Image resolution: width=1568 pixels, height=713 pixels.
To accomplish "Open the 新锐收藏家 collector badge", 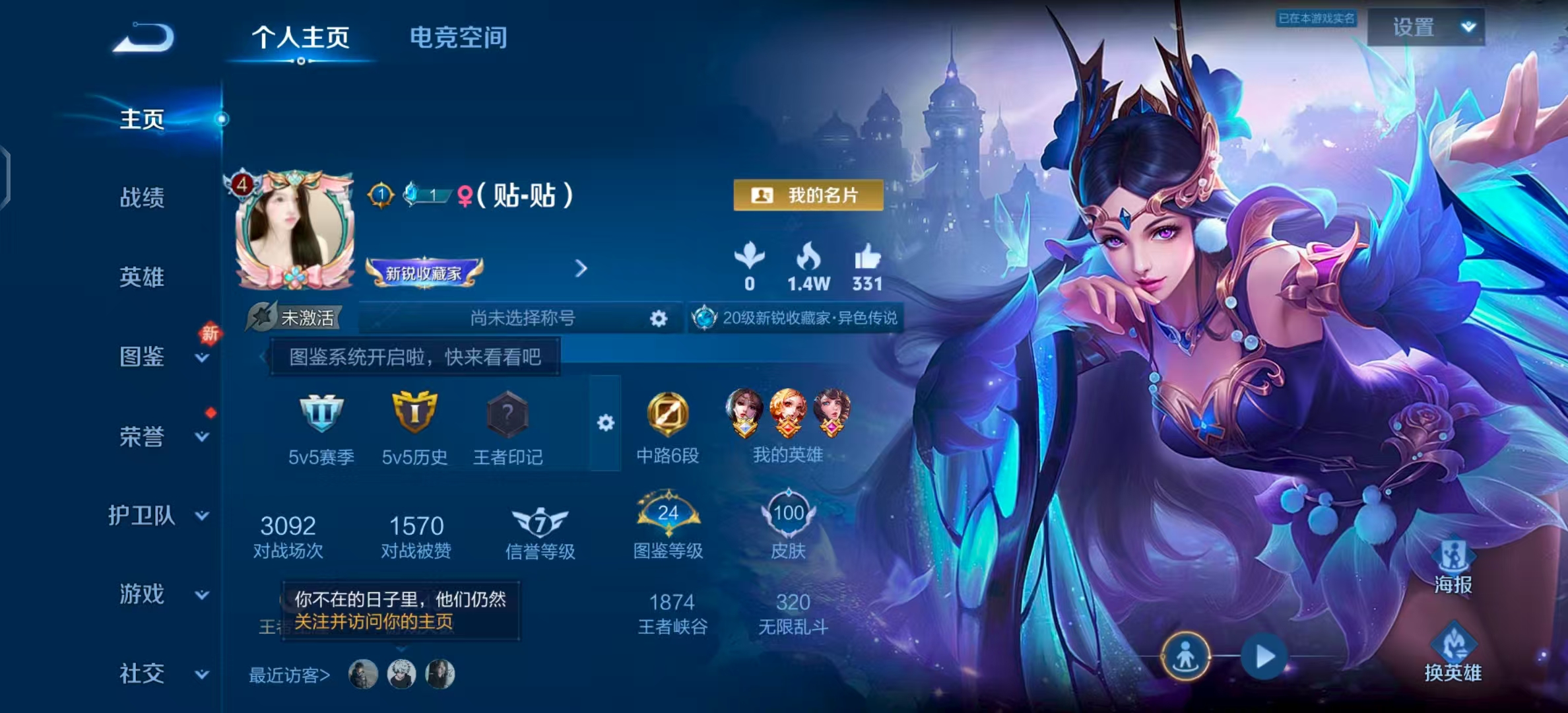I will (424, 273).
